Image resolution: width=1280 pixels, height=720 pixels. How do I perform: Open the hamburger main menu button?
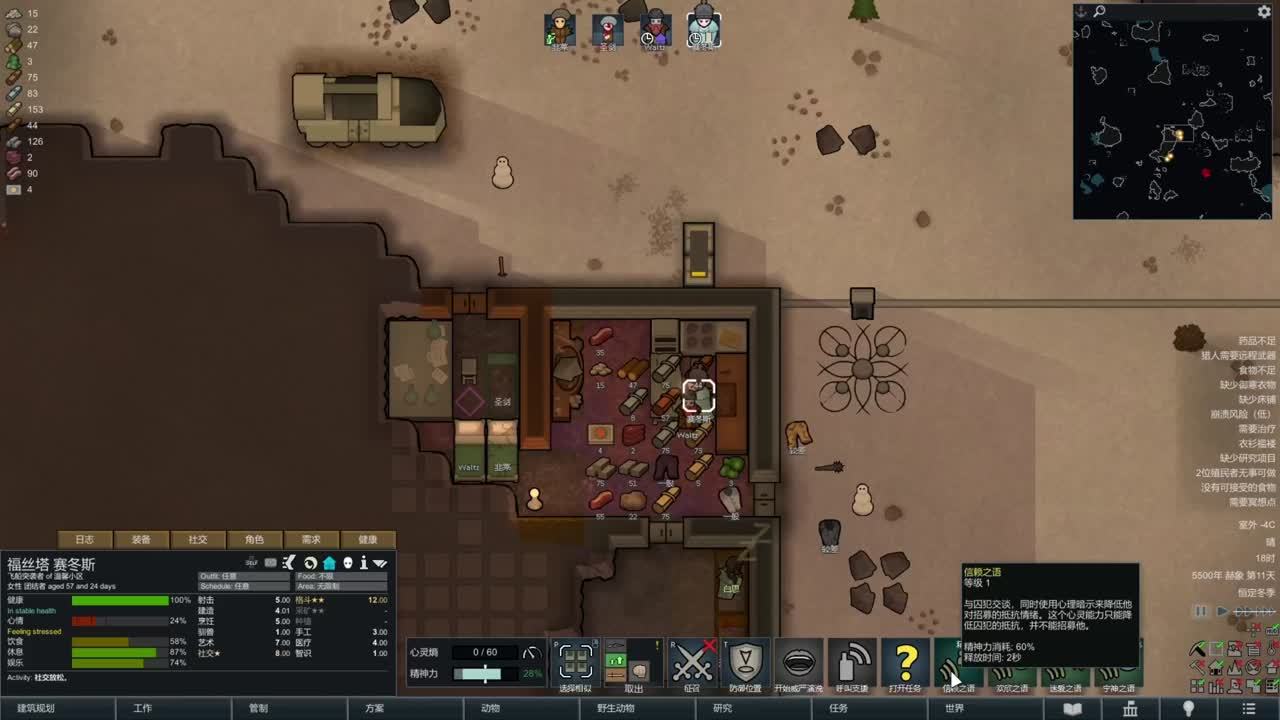[x=1248, y=708]
